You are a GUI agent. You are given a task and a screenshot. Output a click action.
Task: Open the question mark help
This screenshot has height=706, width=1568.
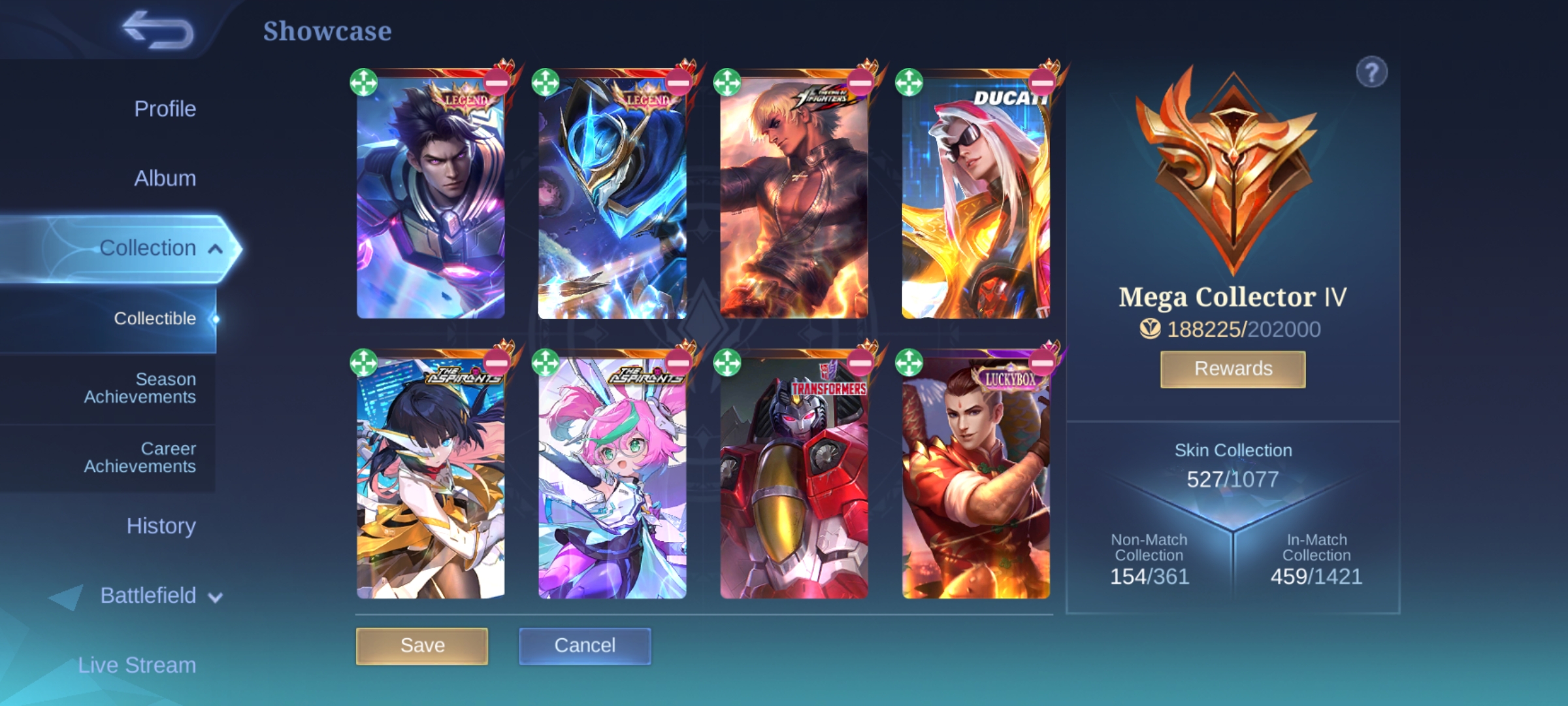1371,72
